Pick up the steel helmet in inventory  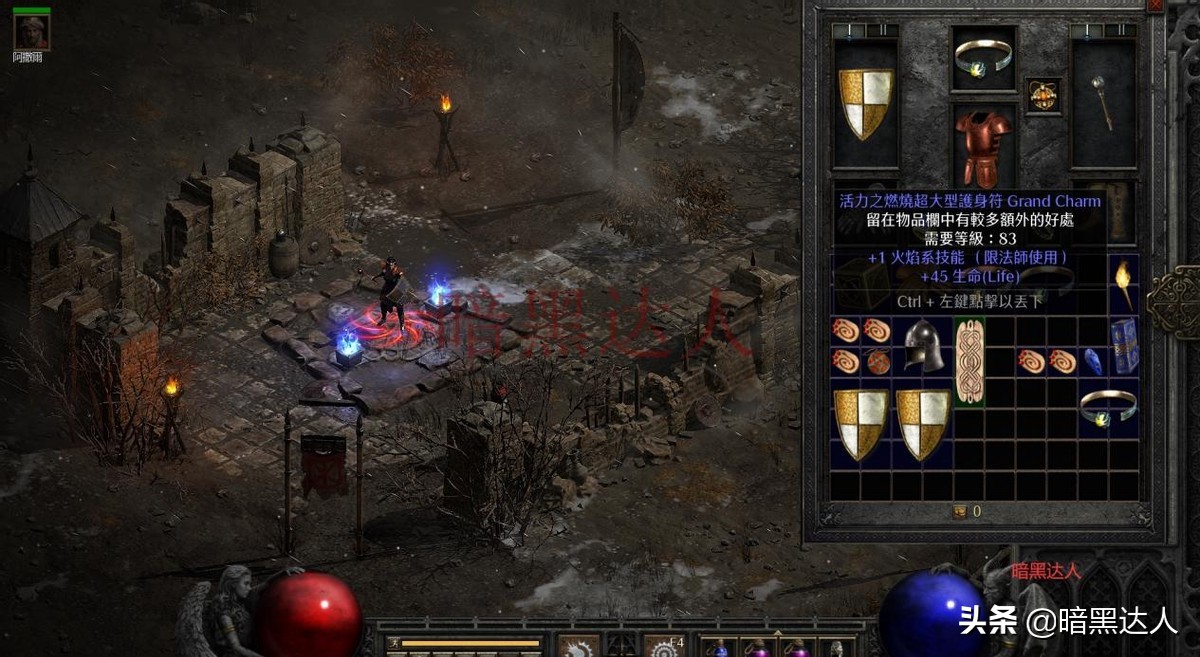pos(924,346)
